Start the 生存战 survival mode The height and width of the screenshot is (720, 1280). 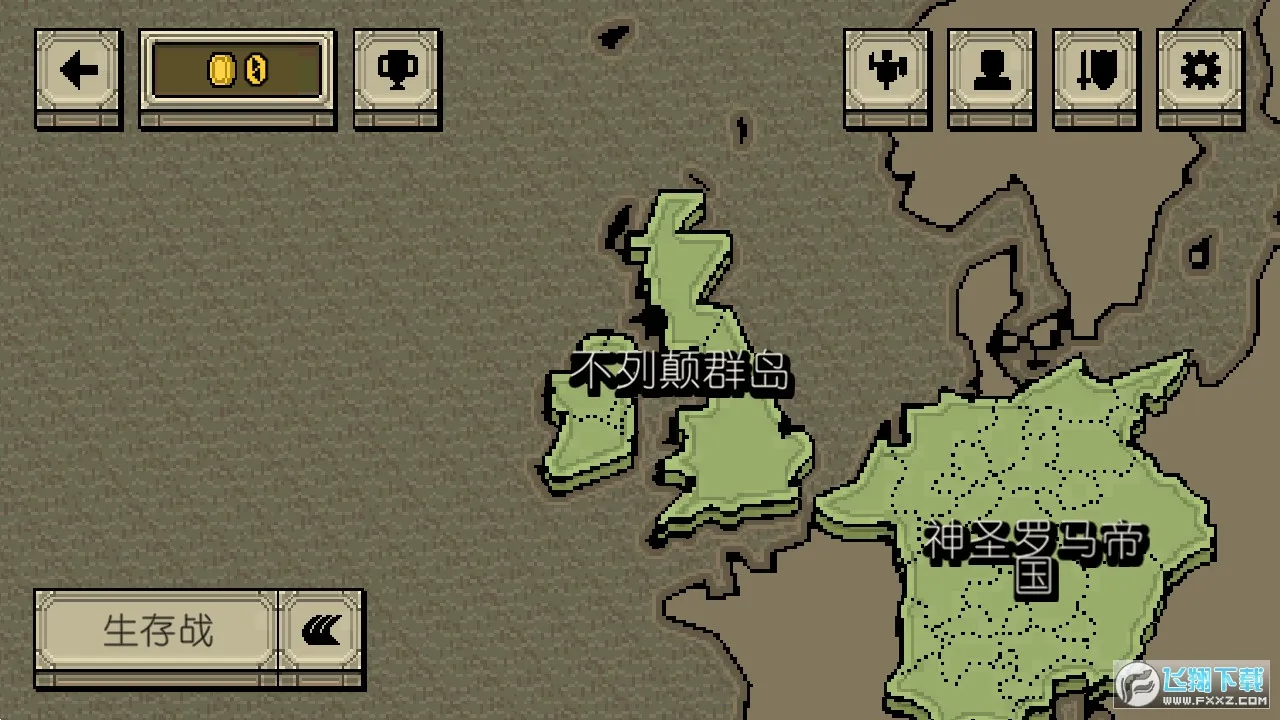(x=157, y=631)
